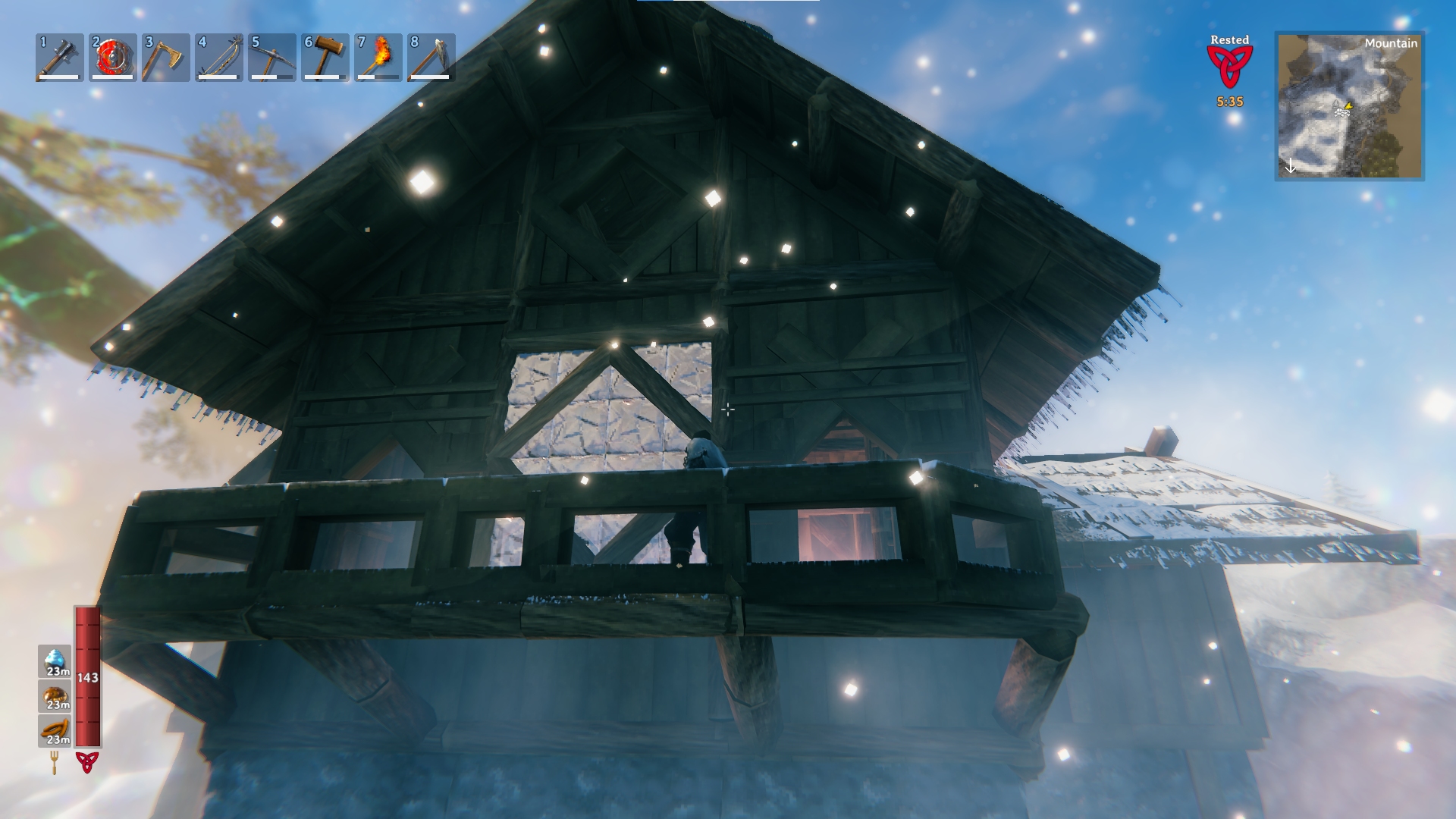Click the round golden pie food icon

pyautogui.click(x=55, y=696)
